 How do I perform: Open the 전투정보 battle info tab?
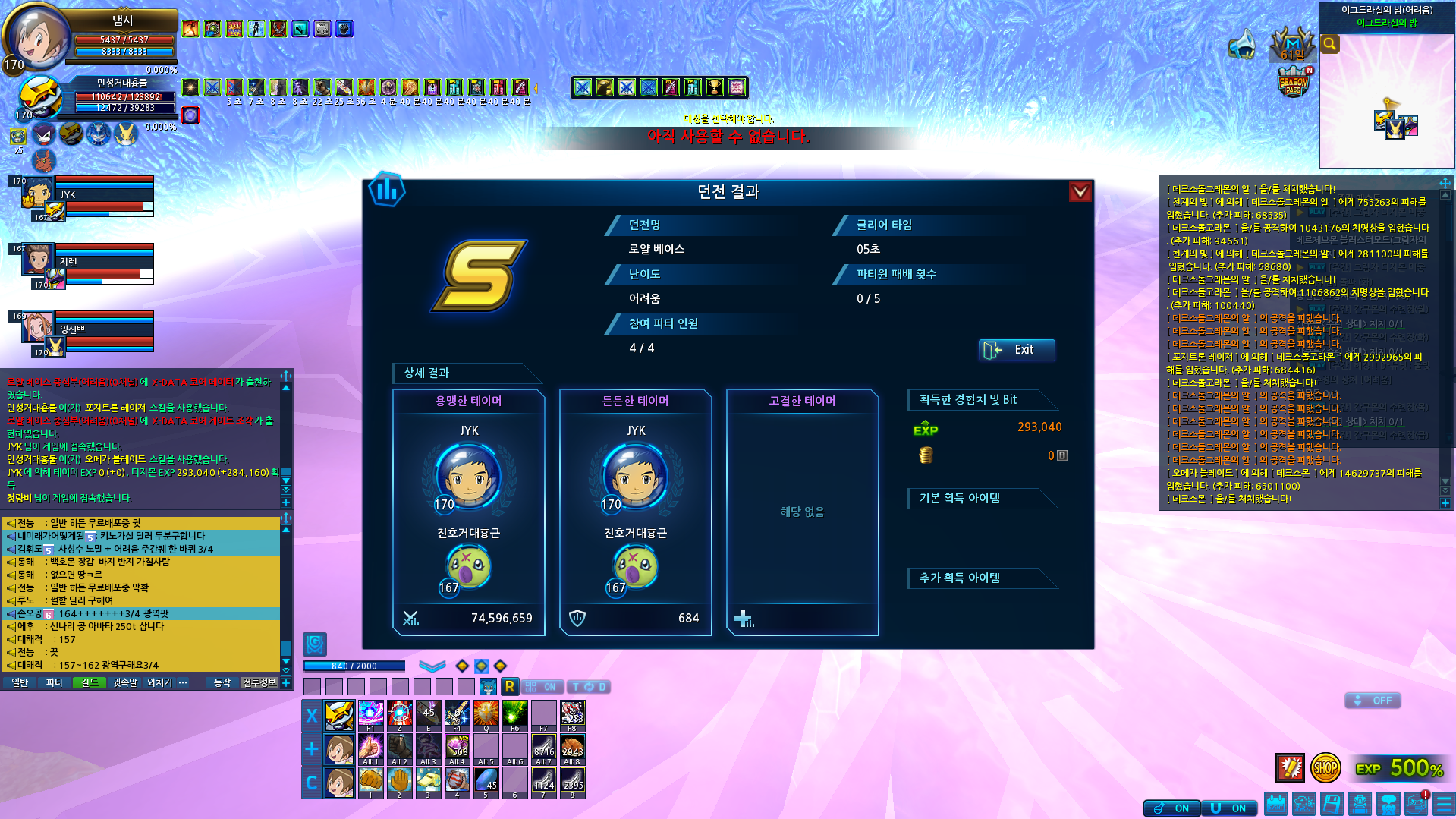pyautogui.click(x=259, y=683)
